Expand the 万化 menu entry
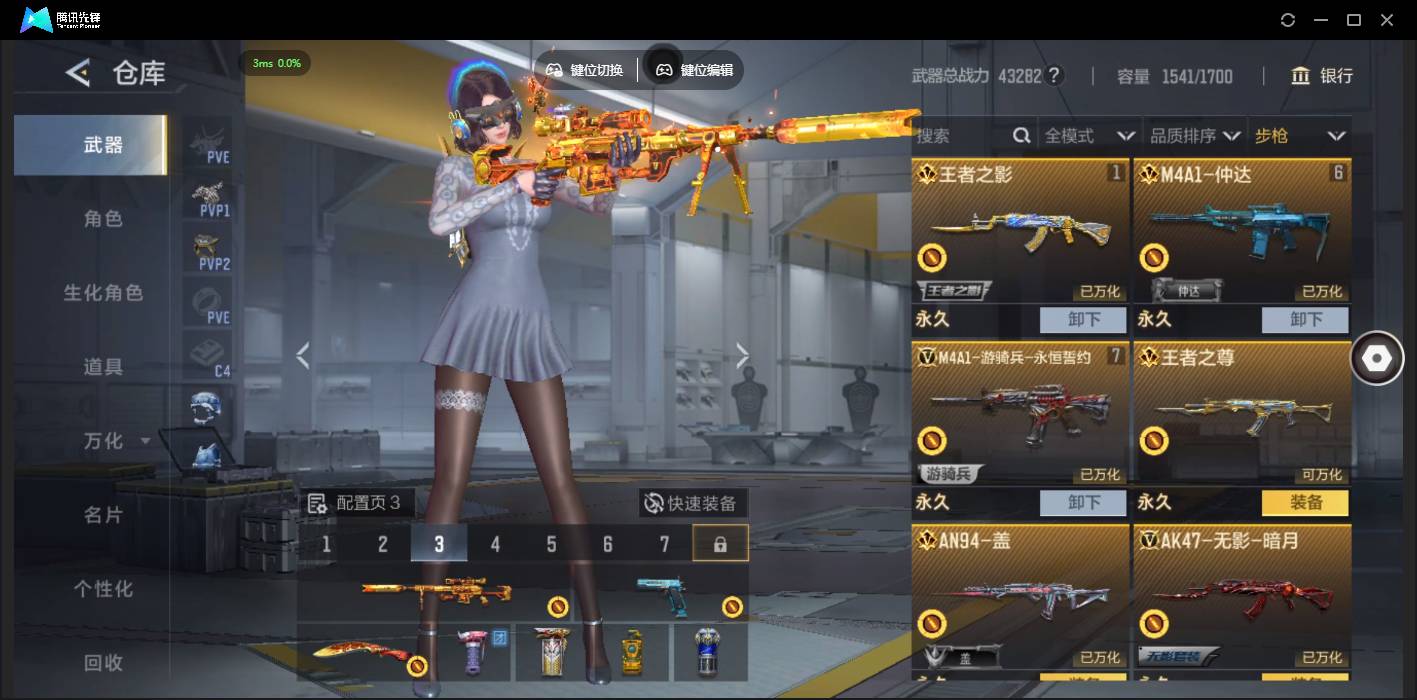 pyautogui.click(x=116, y=441)
